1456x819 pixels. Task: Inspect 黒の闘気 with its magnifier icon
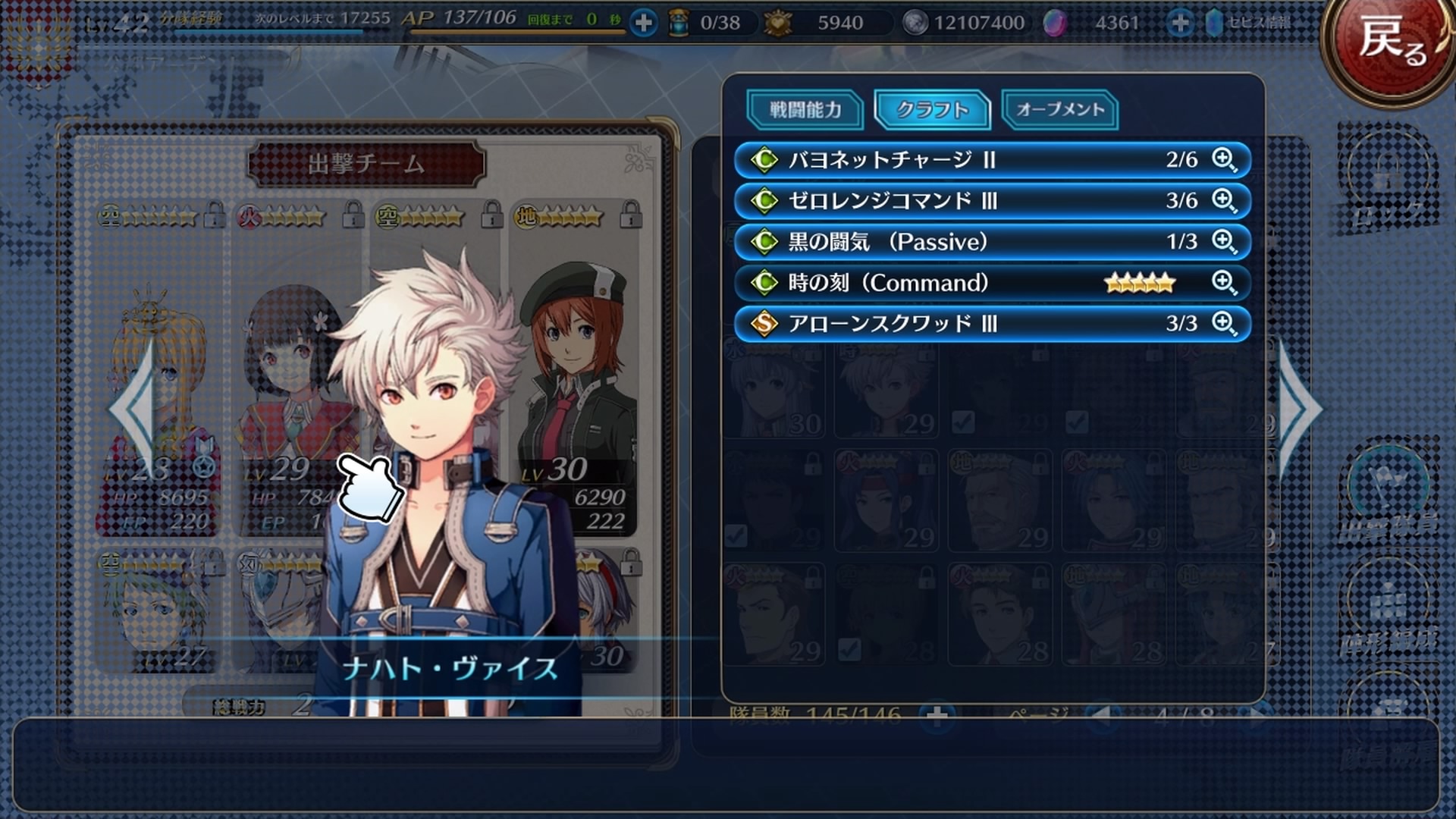click(1223, 242)
